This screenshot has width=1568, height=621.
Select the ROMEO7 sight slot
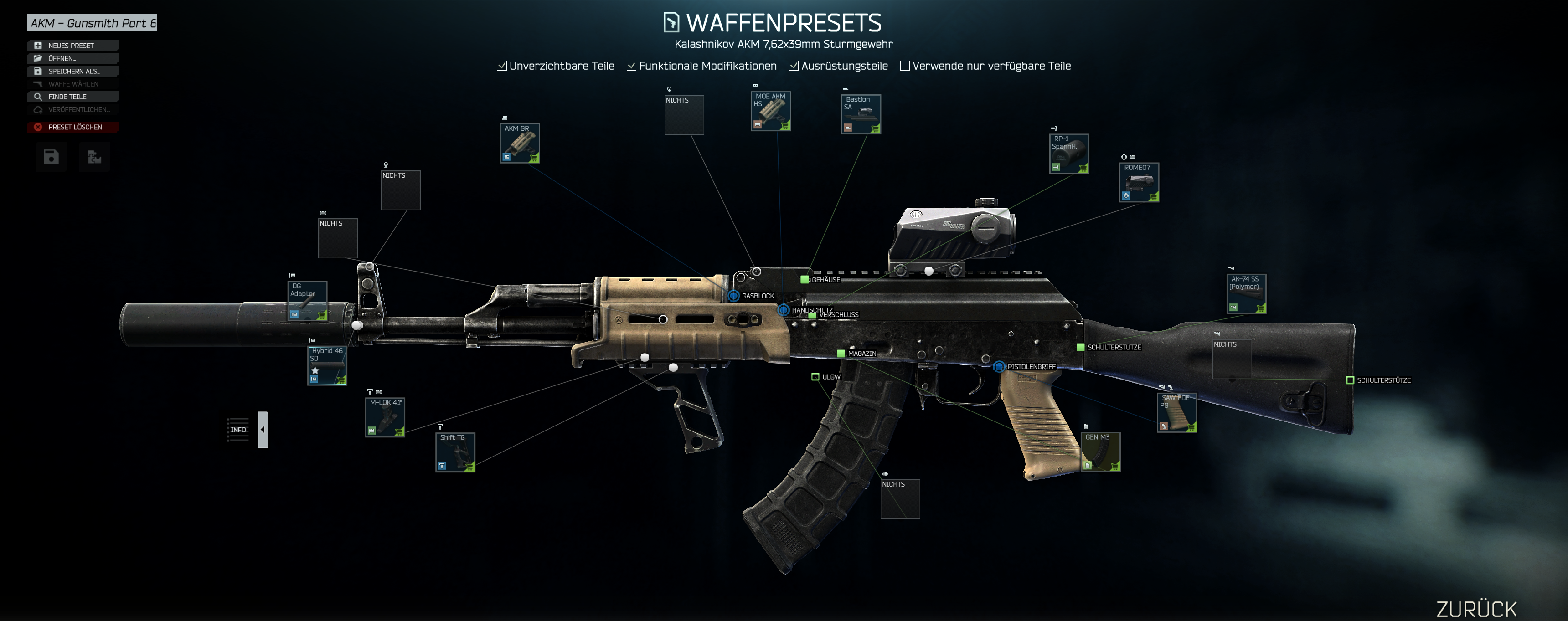(1139, 182)
